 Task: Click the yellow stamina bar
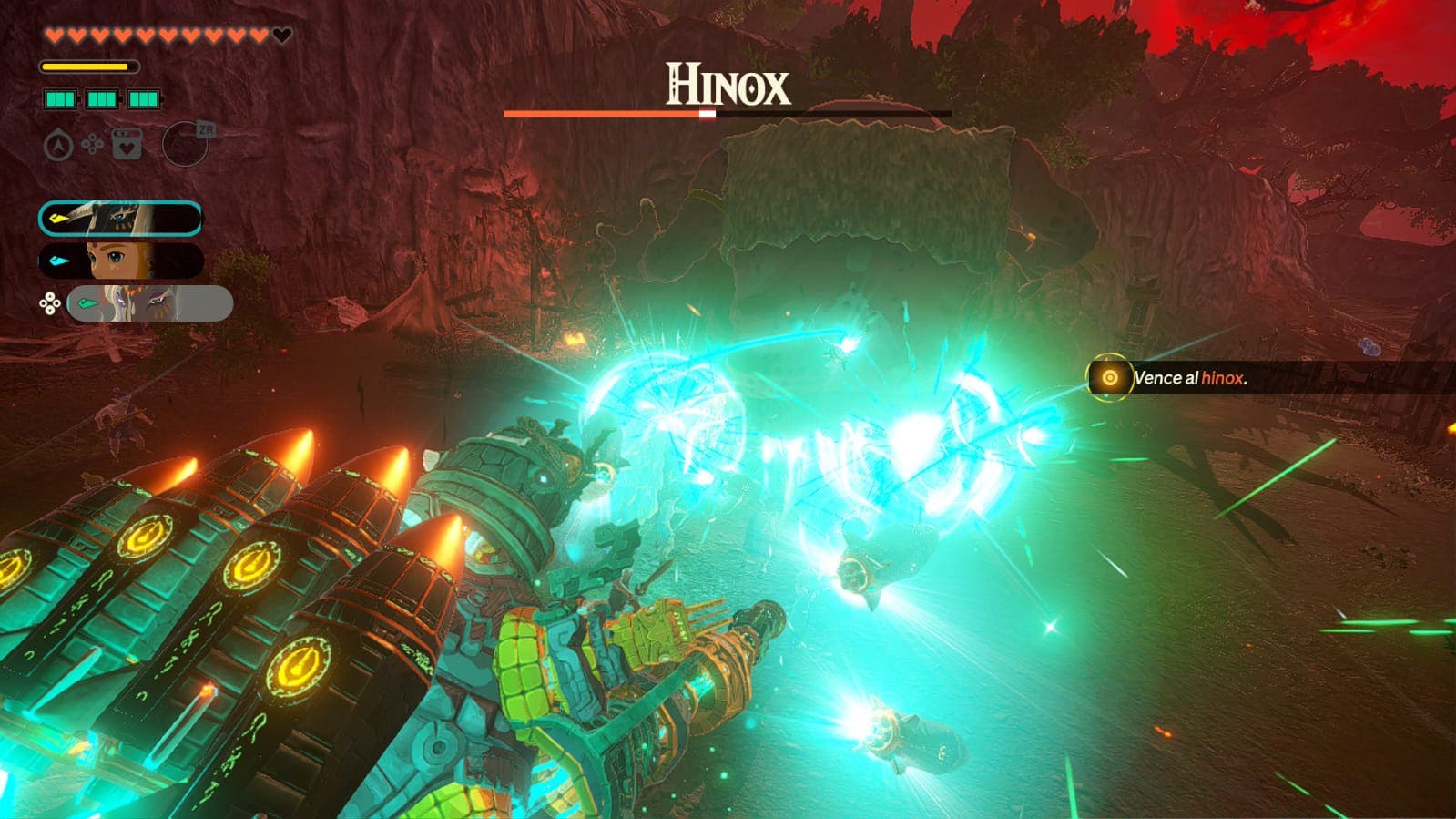(87, 67)
